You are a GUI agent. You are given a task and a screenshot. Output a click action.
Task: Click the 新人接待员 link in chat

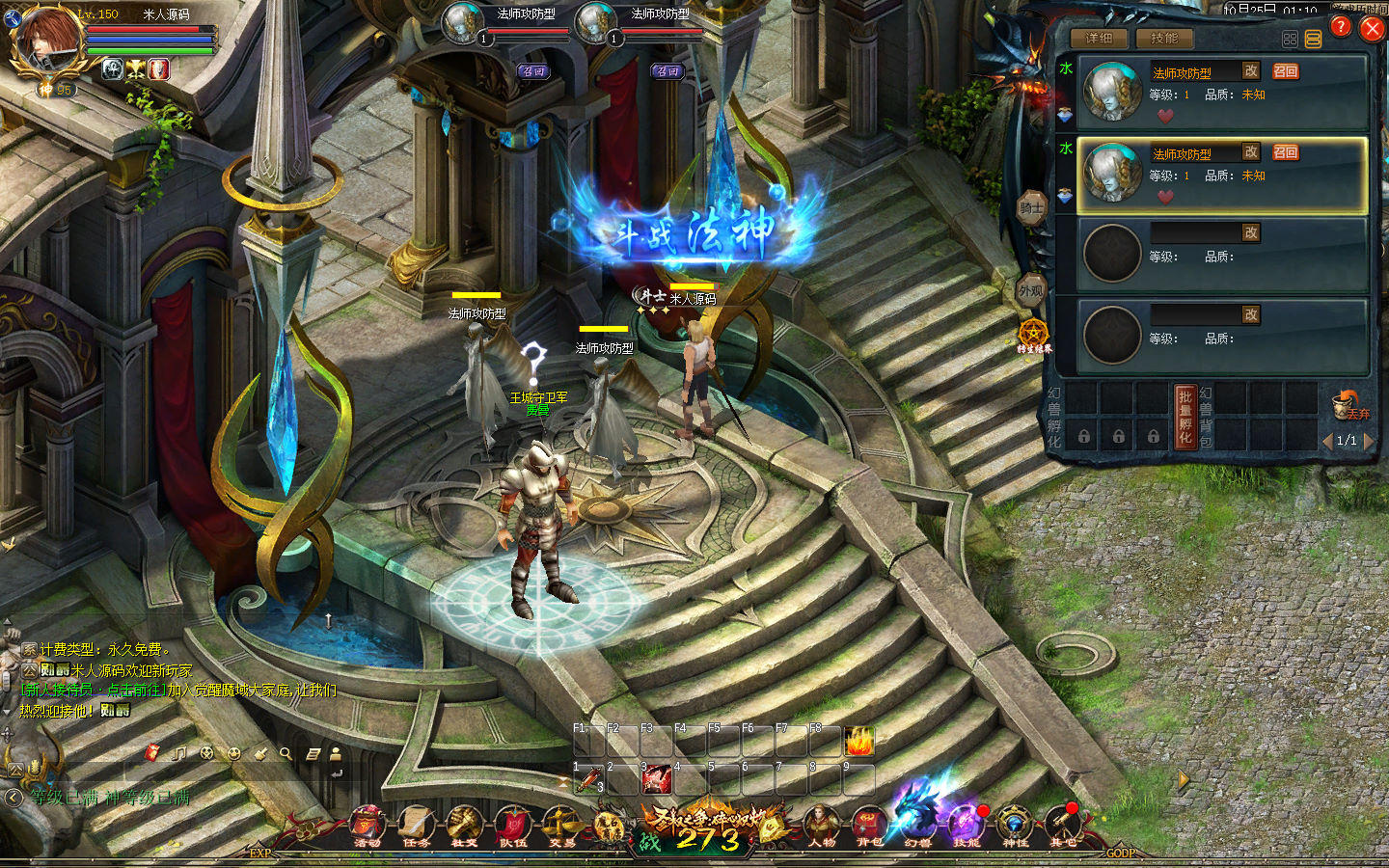click(x=60, y=690)
